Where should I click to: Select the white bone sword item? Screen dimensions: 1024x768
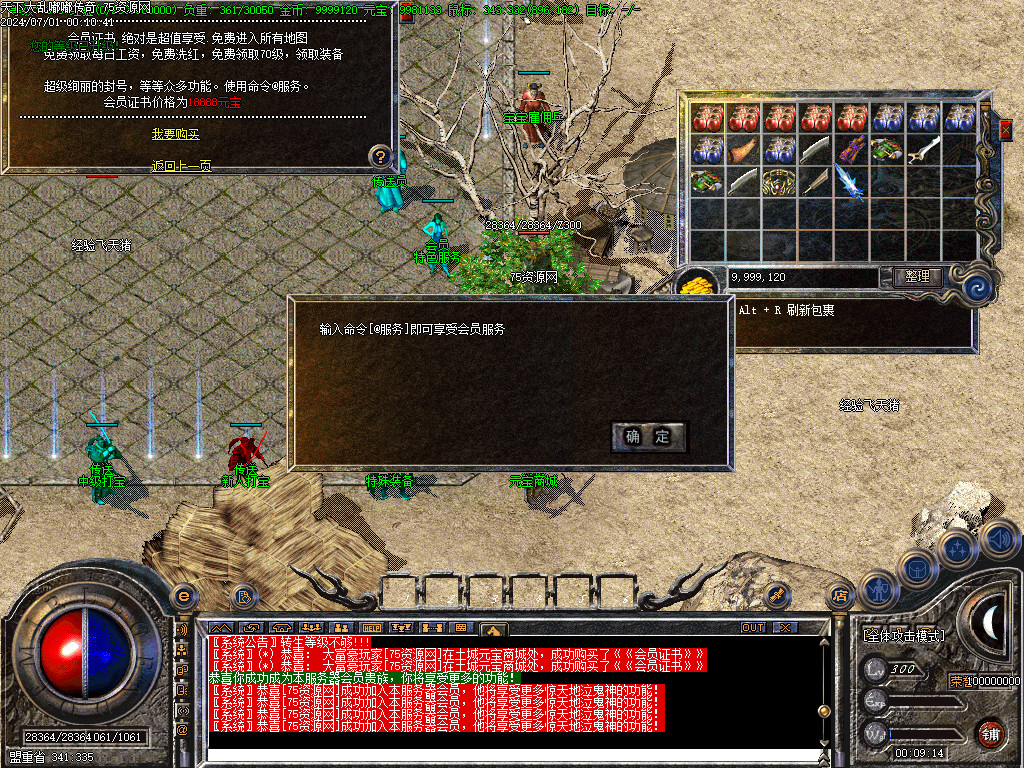(924, 150)
